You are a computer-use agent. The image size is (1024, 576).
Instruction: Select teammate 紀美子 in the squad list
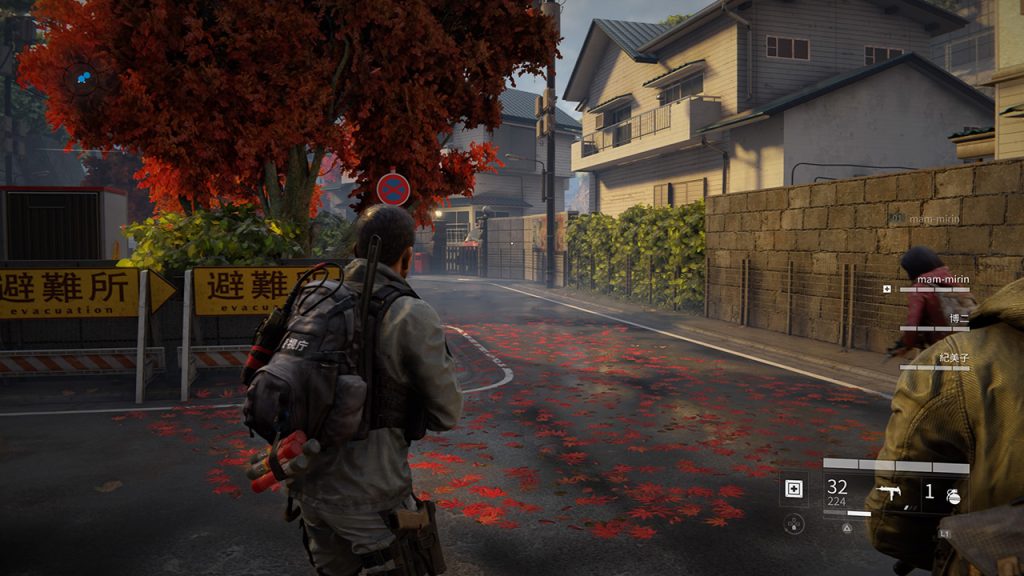pos(954,357)
